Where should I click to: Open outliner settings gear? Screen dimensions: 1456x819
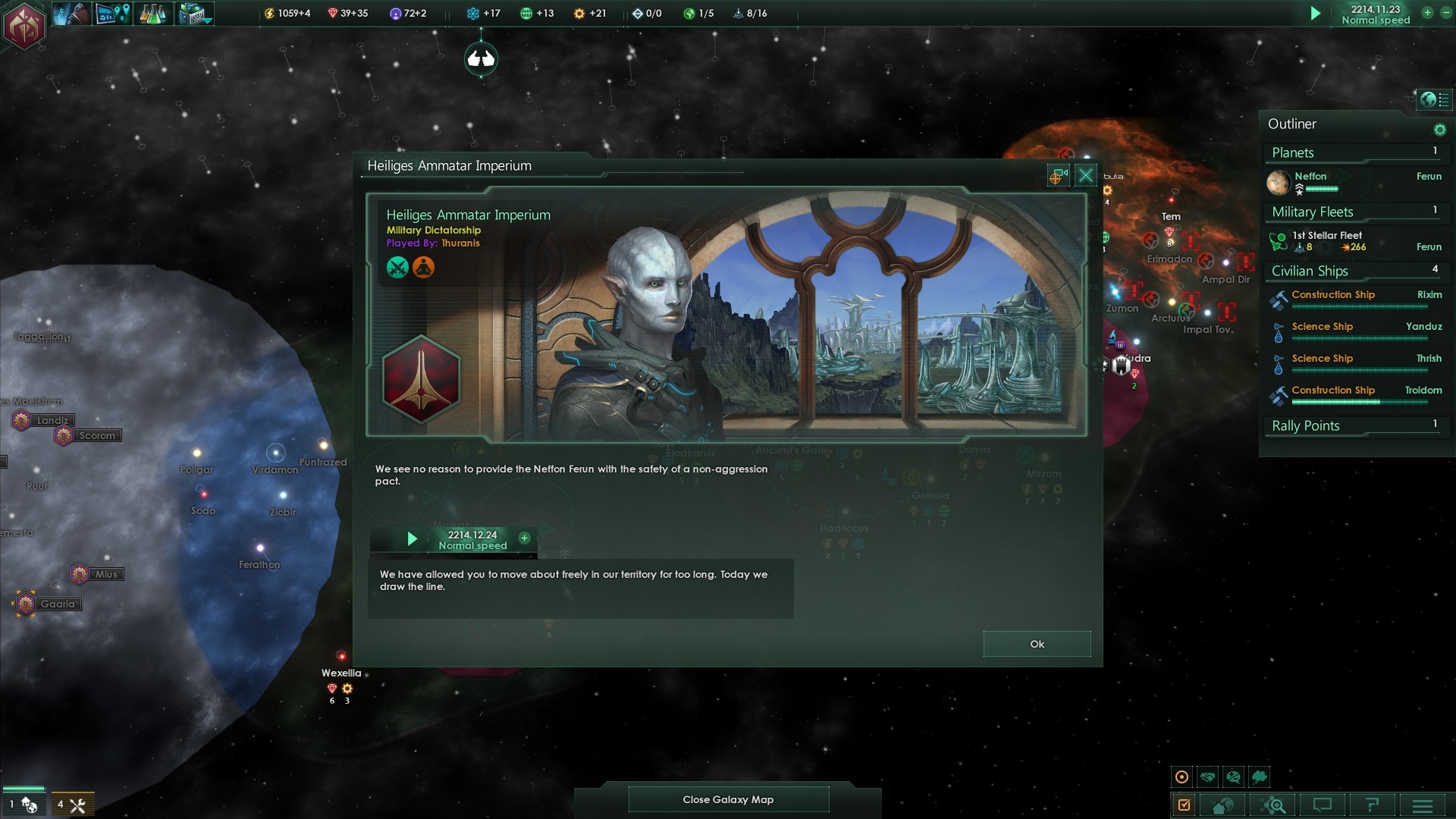(1439, 130)
